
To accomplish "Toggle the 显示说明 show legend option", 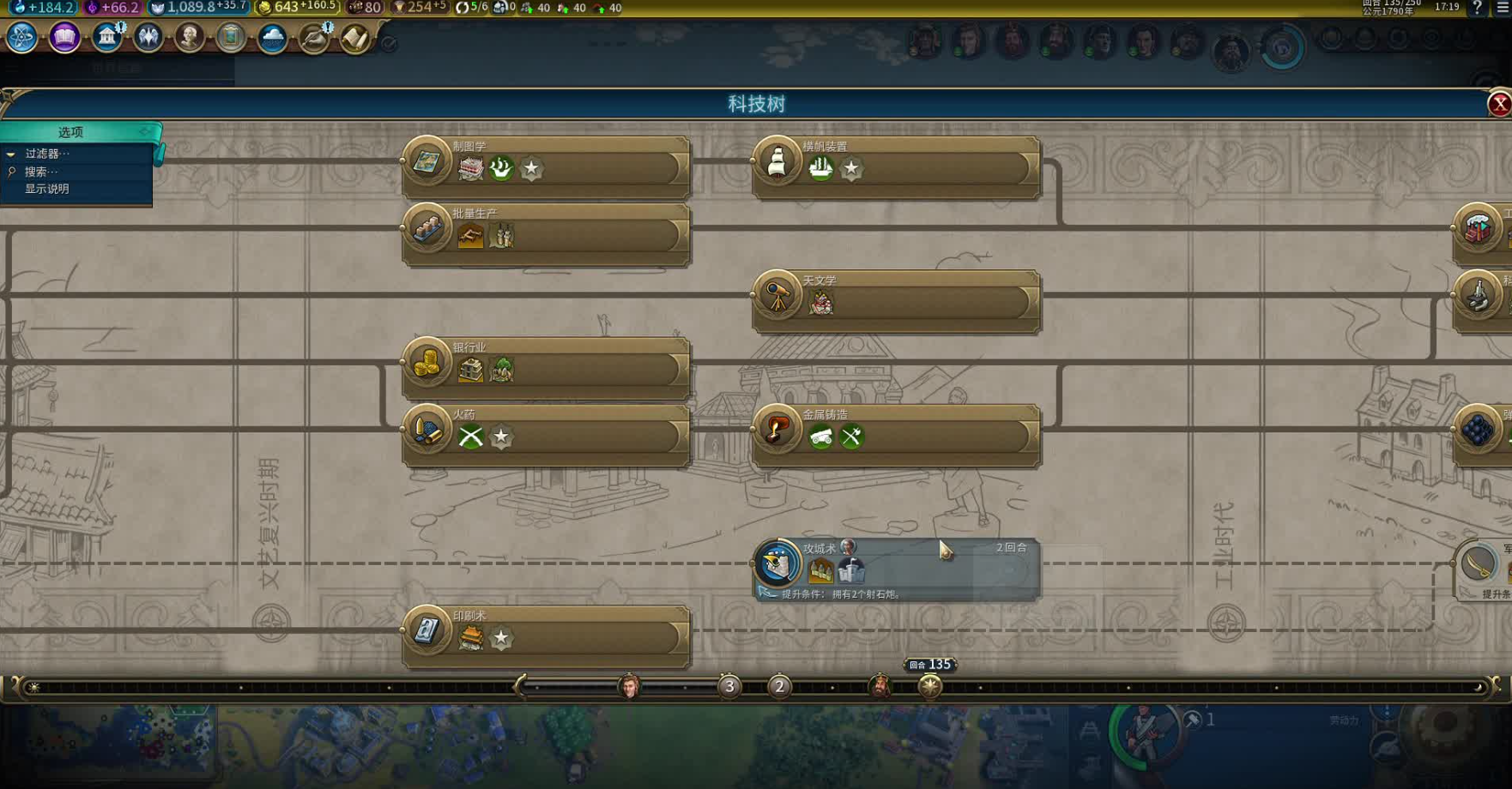I will click(46, 189).
